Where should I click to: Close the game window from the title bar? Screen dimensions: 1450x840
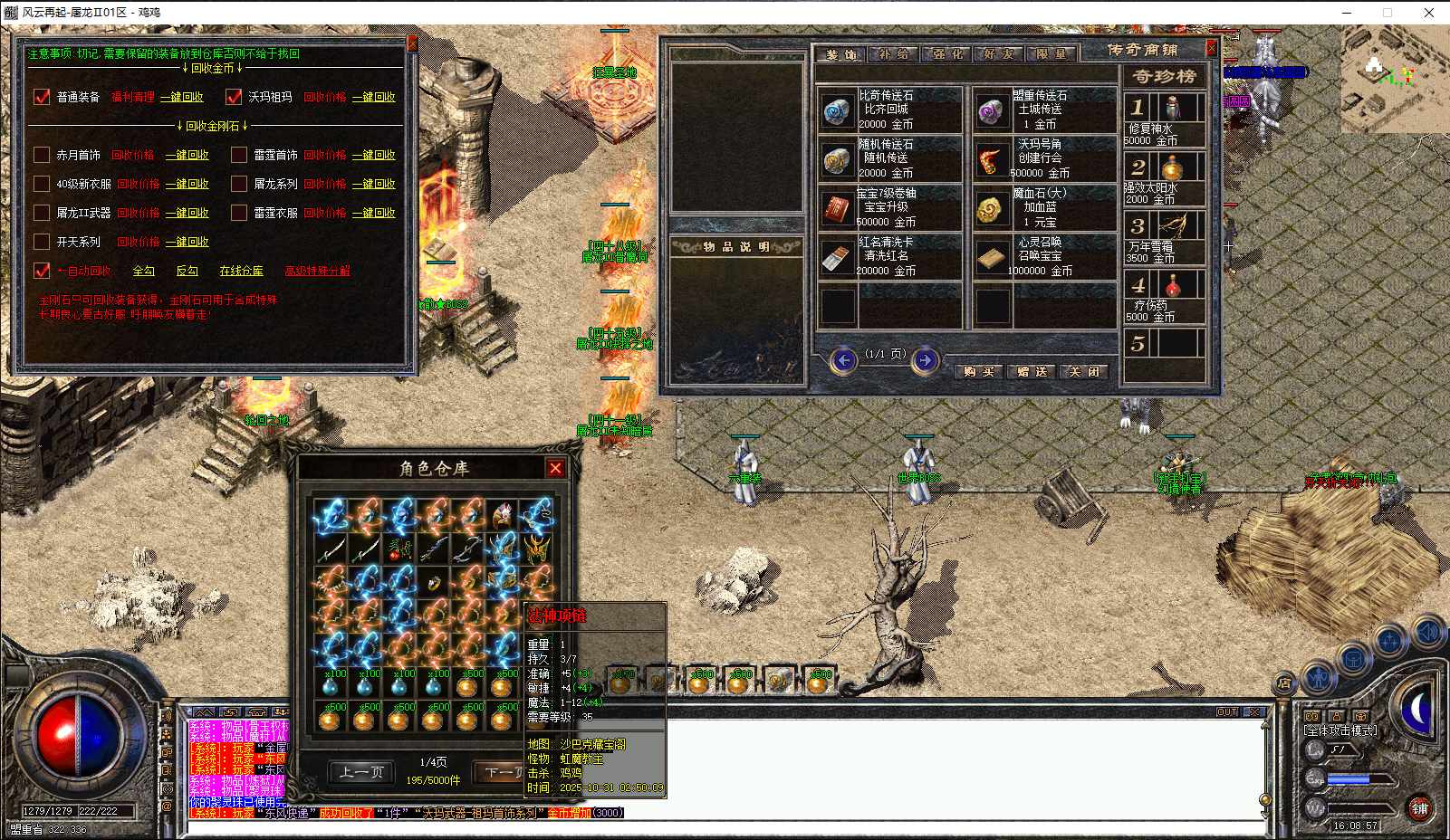(1429, 13)
